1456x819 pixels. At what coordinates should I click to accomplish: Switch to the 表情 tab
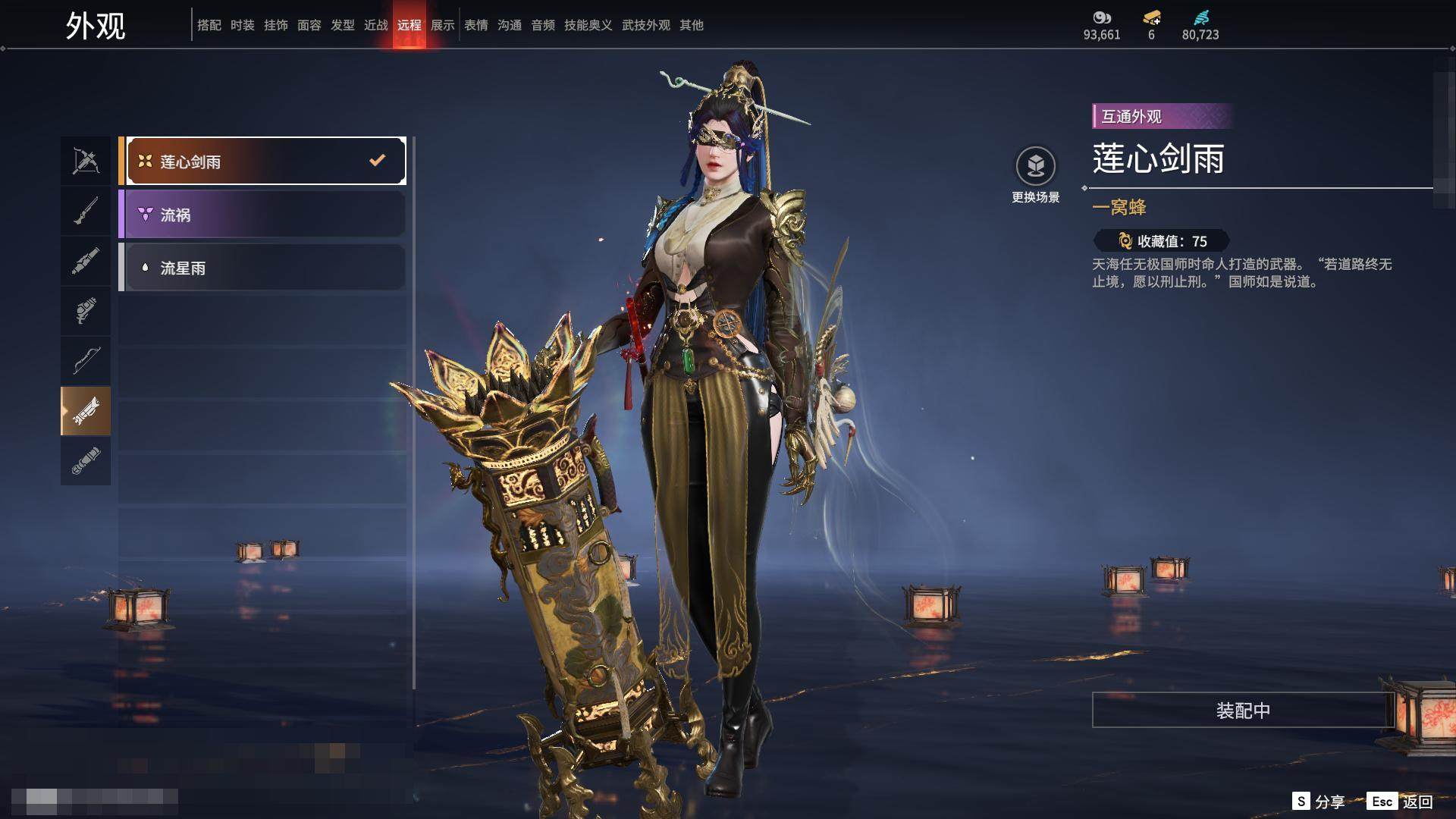pyautogui.click(x=476, y=25)
